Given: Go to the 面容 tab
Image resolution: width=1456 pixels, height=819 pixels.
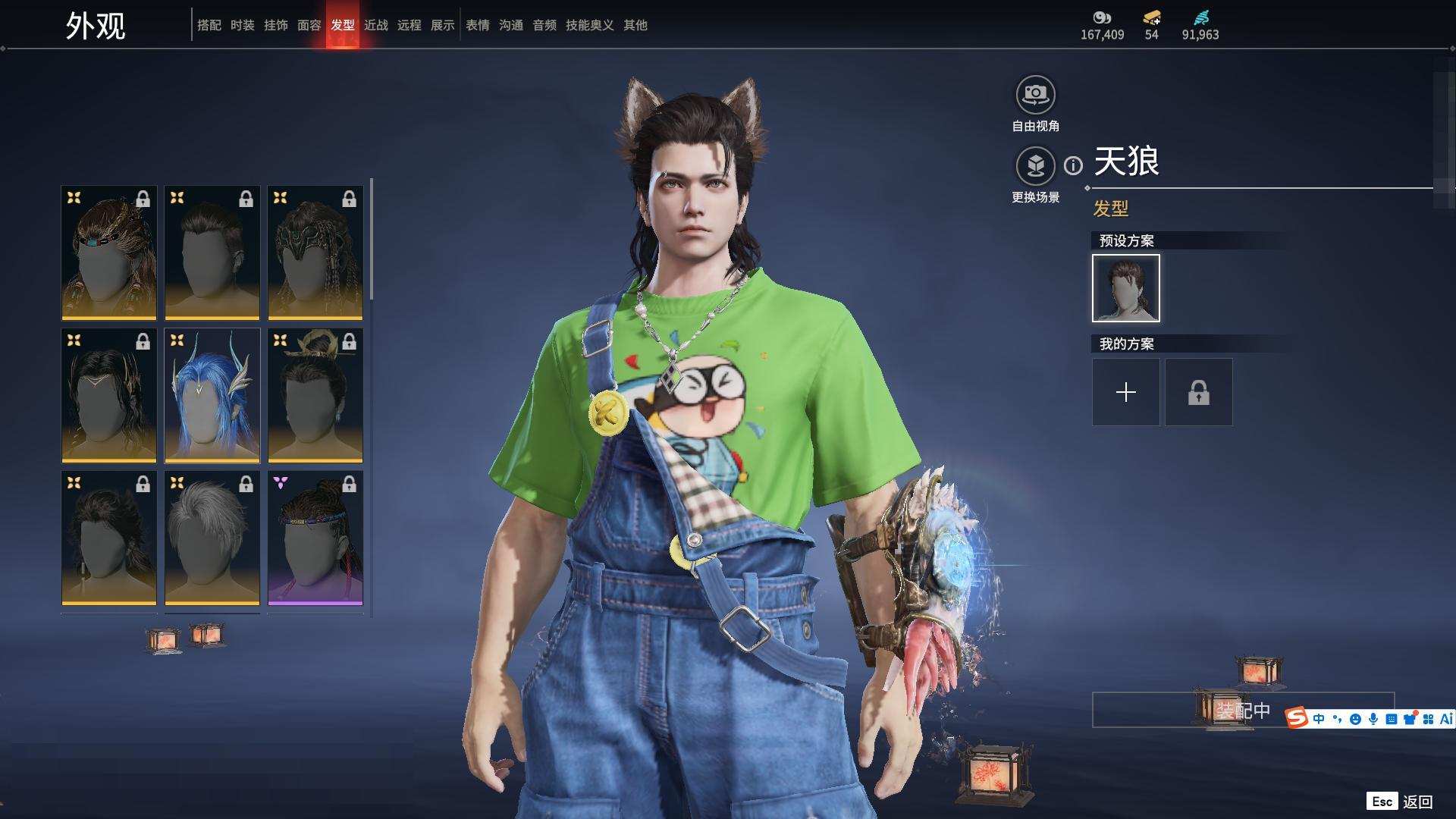Looking at the screenshot, I should click(309, 25).
